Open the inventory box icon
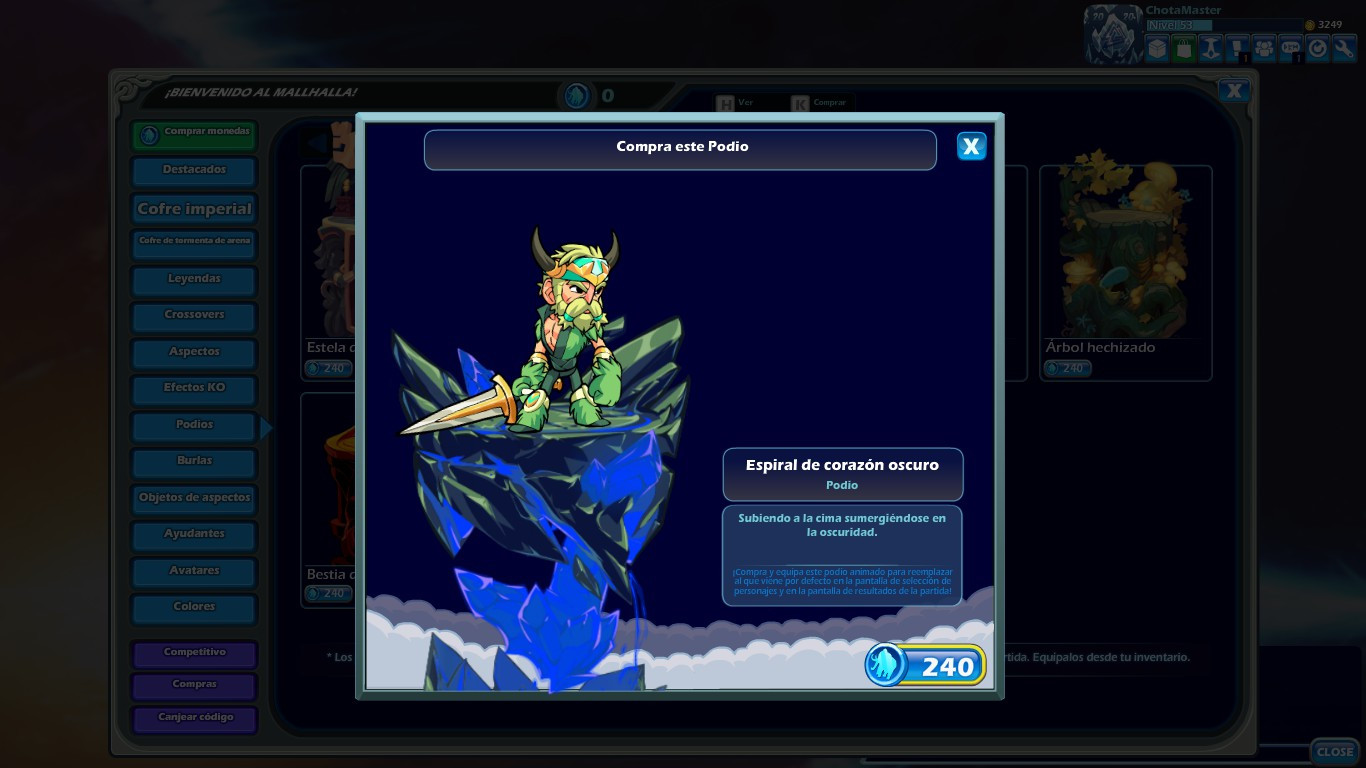Viewport: 1366px width, 768px height. point(1156,47)
